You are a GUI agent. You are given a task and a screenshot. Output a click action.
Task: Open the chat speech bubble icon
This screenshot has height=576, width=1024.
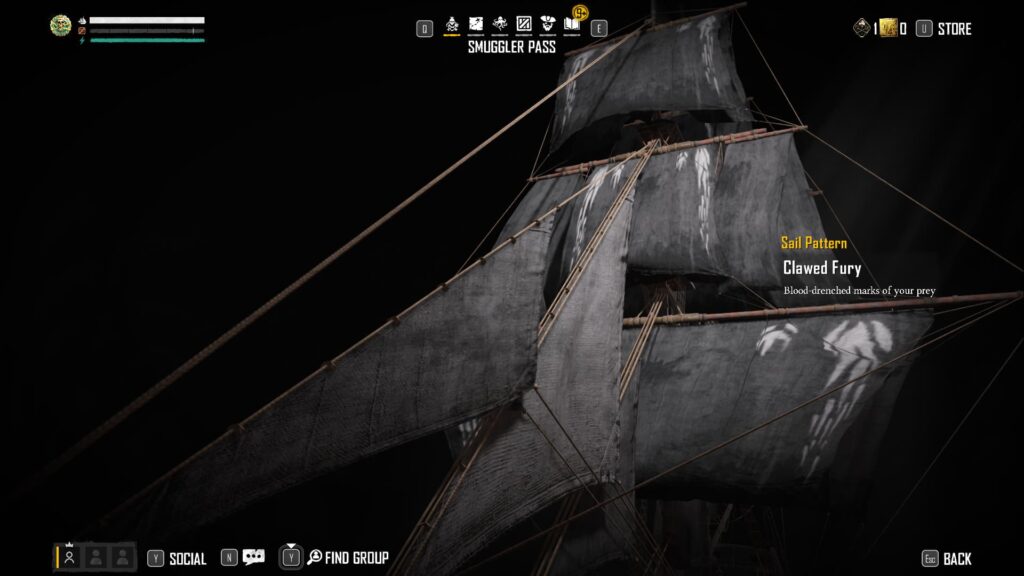point(254,557)
